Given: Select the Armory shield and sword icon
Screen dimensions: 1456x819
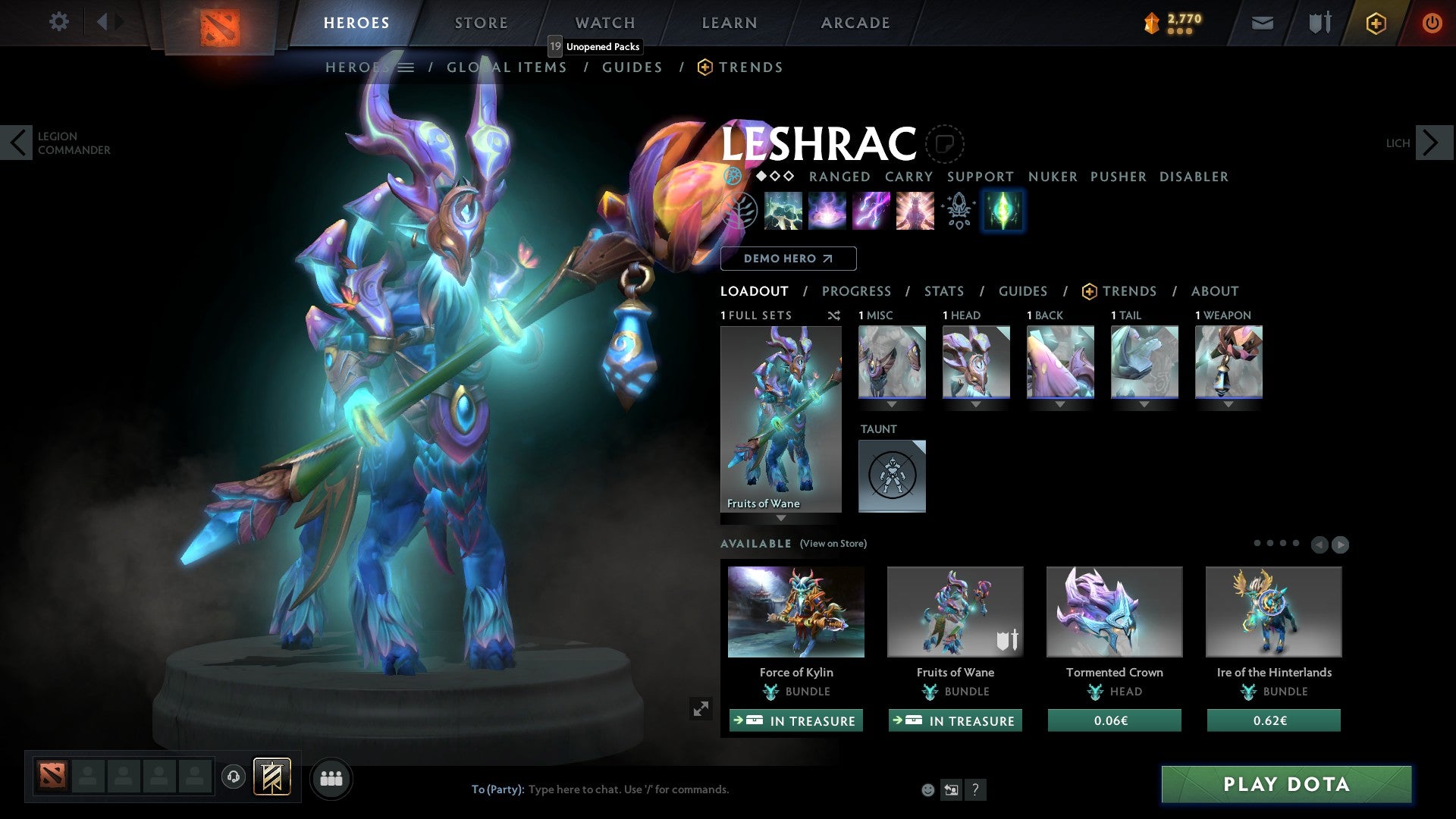Looking at the screenshot, I should pos(1319,23).
